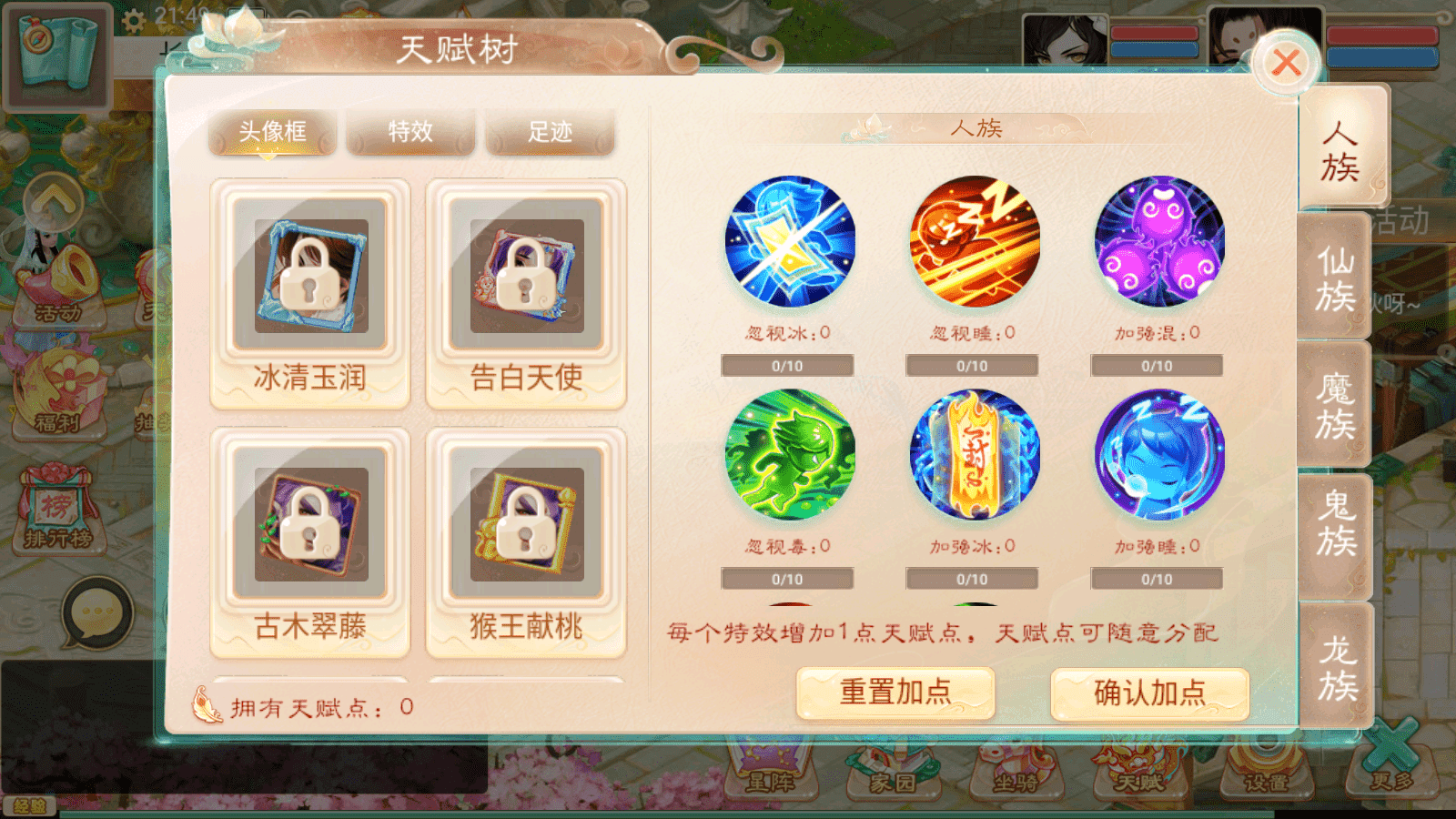Open the 特效 effects tab

(410, 133)
